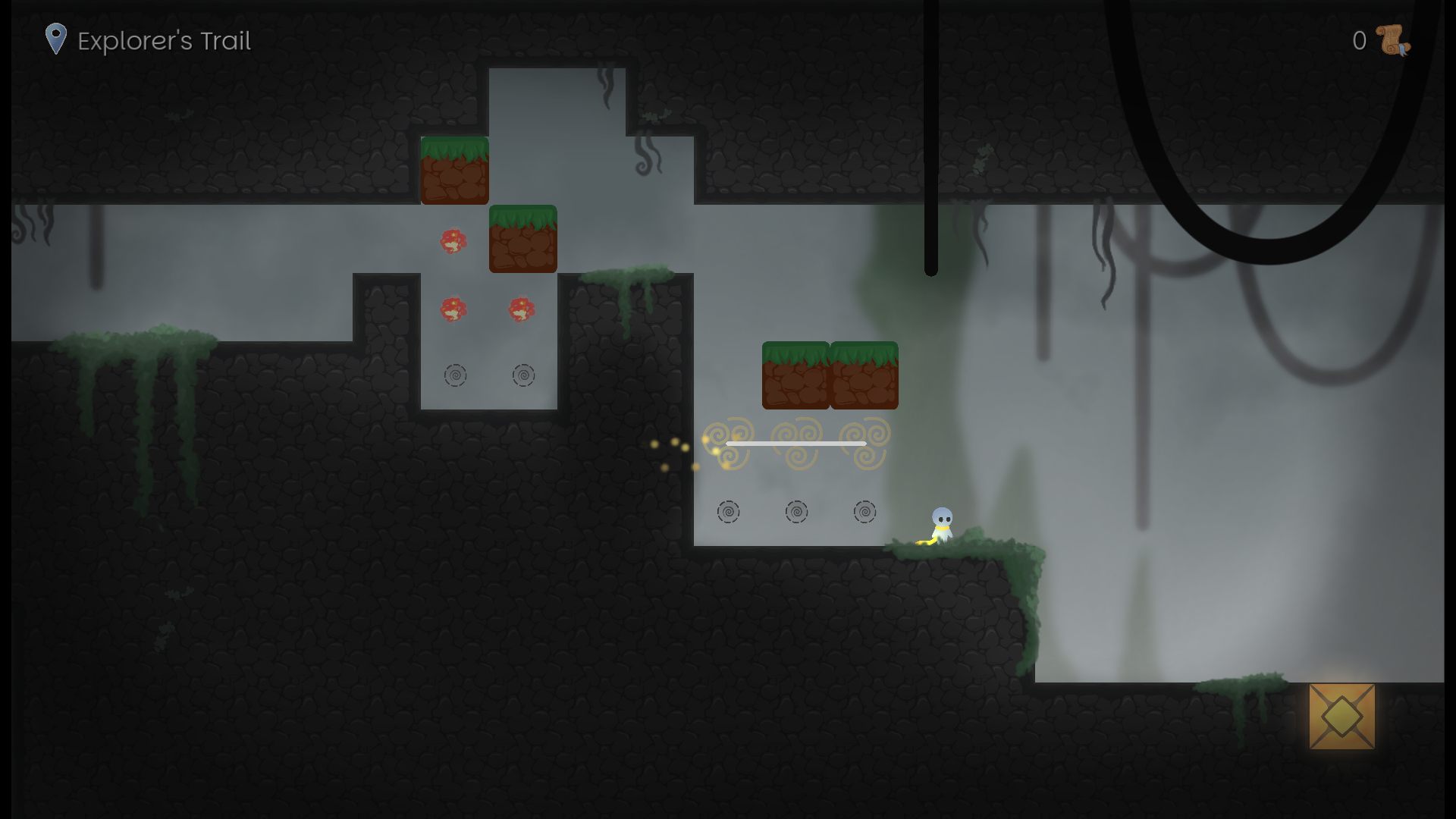Viewport: 1456px width, 819px height.
Task: Toggle the middle dashed spiral placement marker
Action: [796, 512]
